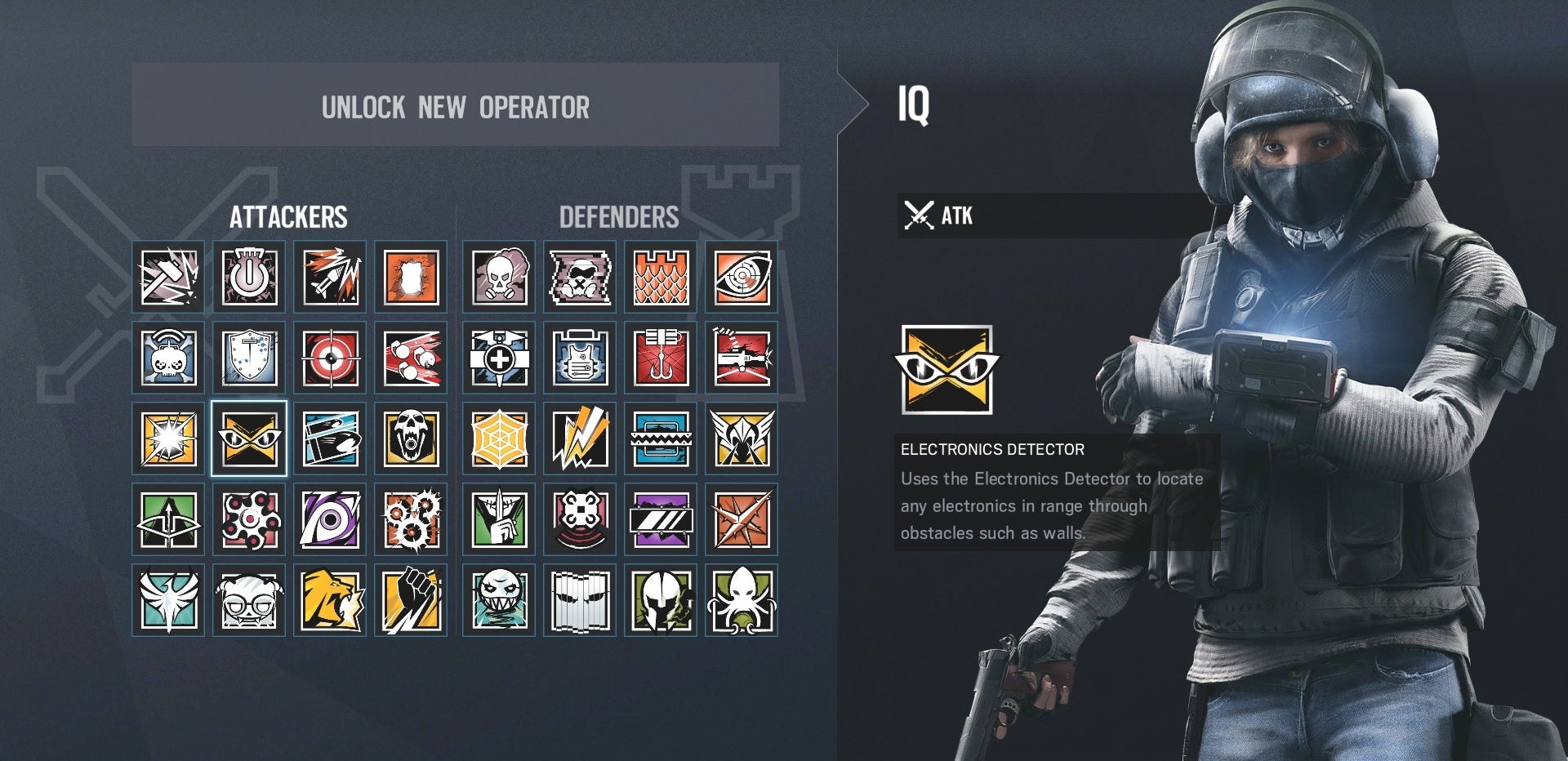Choose the Bandit lightning icon

[580, 437]
